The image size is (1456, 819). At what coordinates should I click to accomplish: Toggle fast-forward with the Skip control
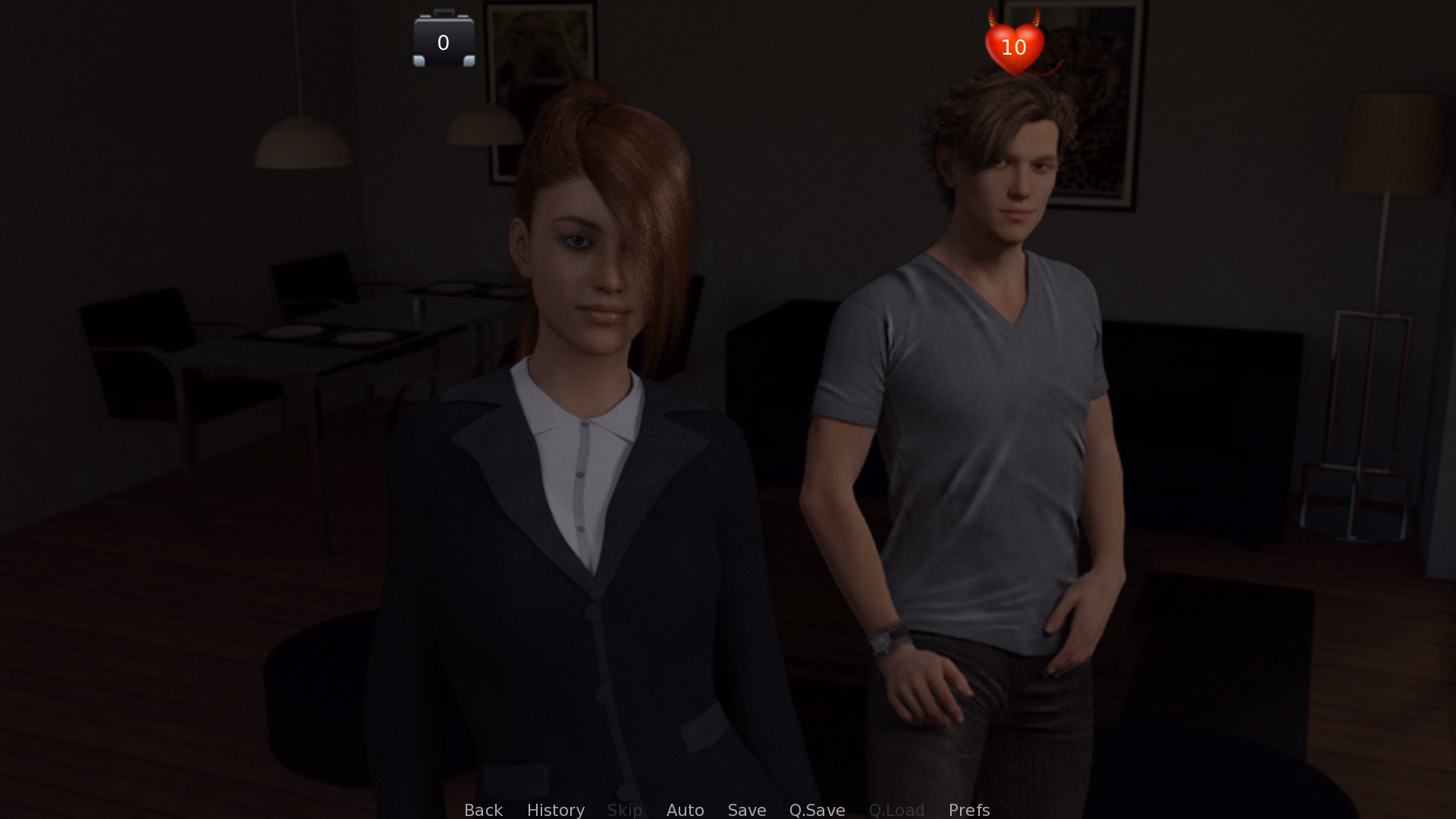(x=624, y=810)
